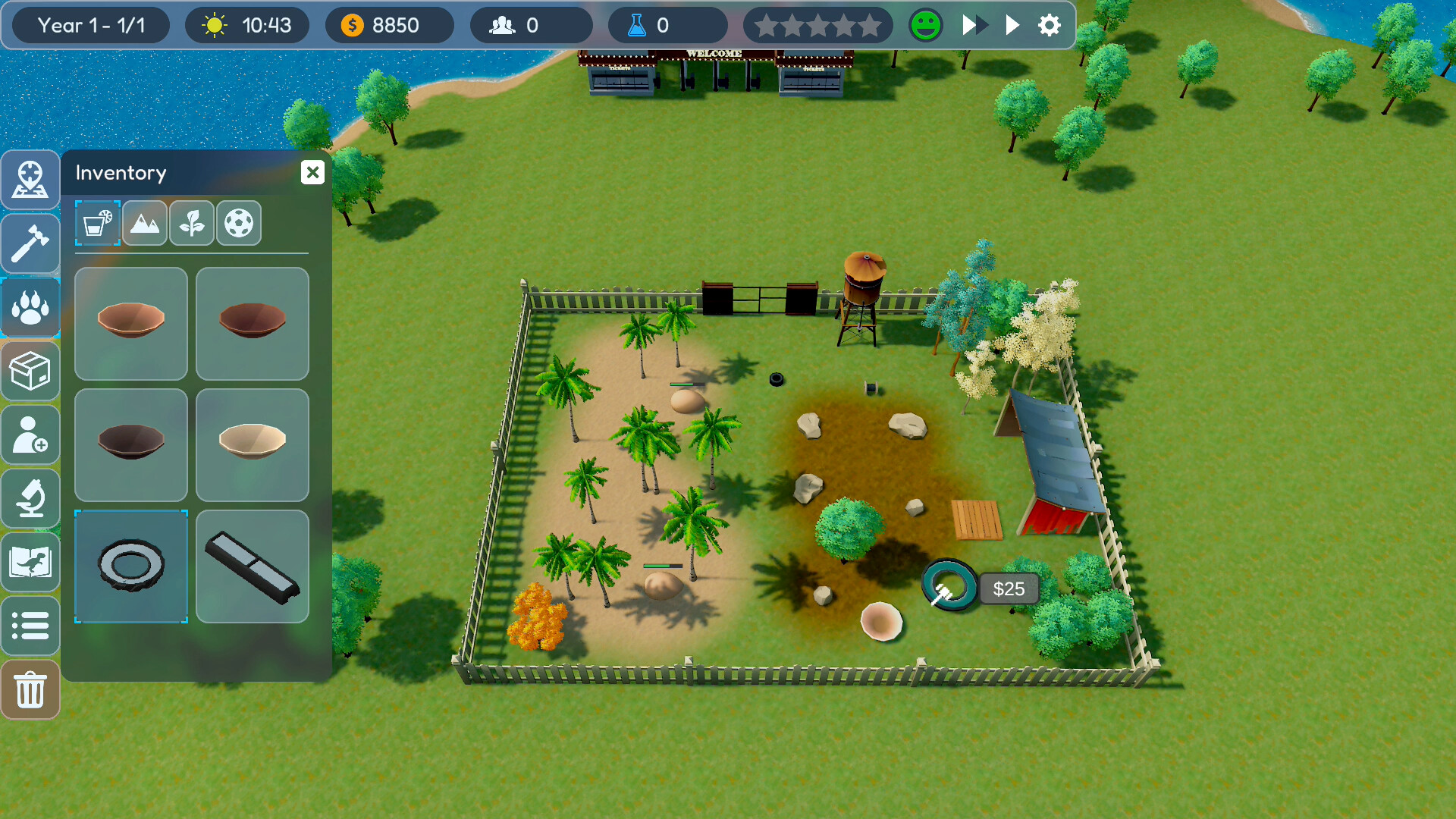
Task: Select the trash can delete tool
Action: pos(30,689)
